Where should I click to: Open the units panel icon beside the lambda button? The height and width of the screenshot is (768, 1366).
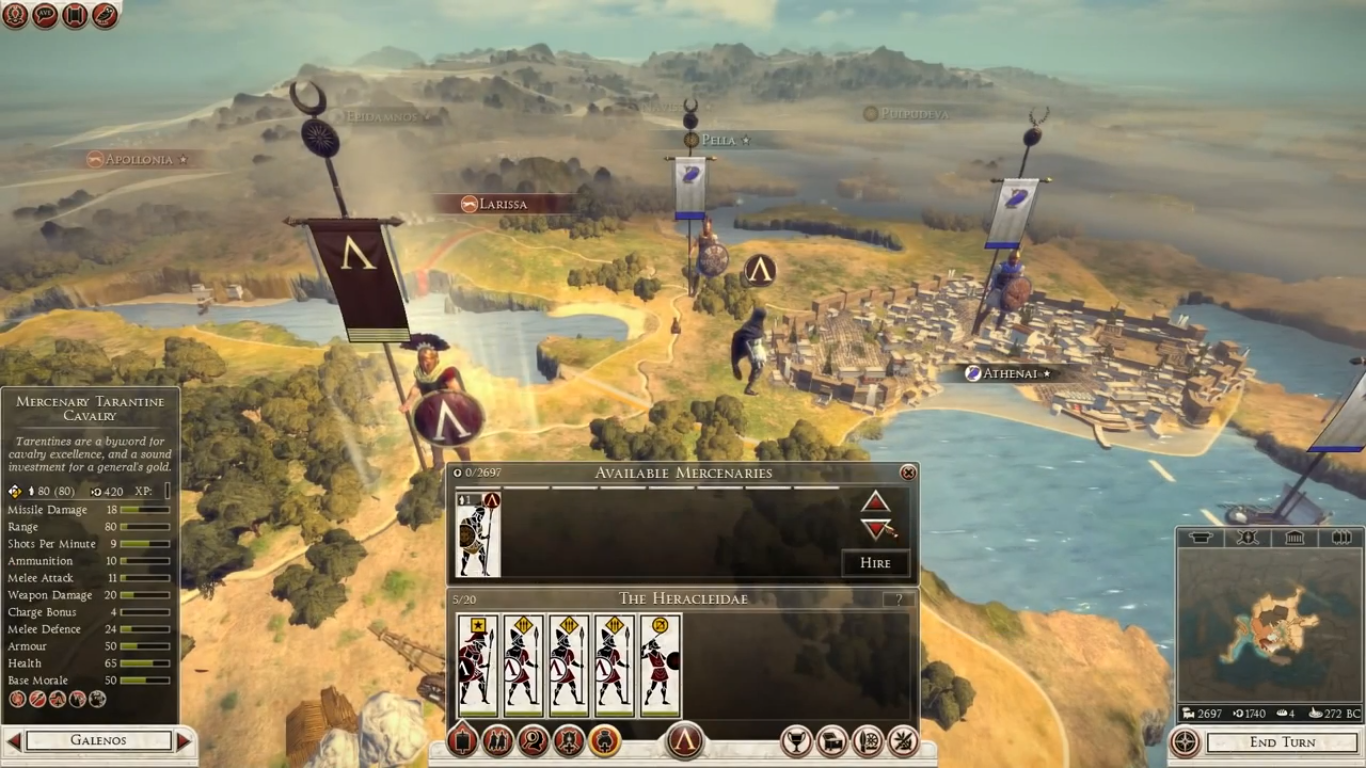(461, 742)
